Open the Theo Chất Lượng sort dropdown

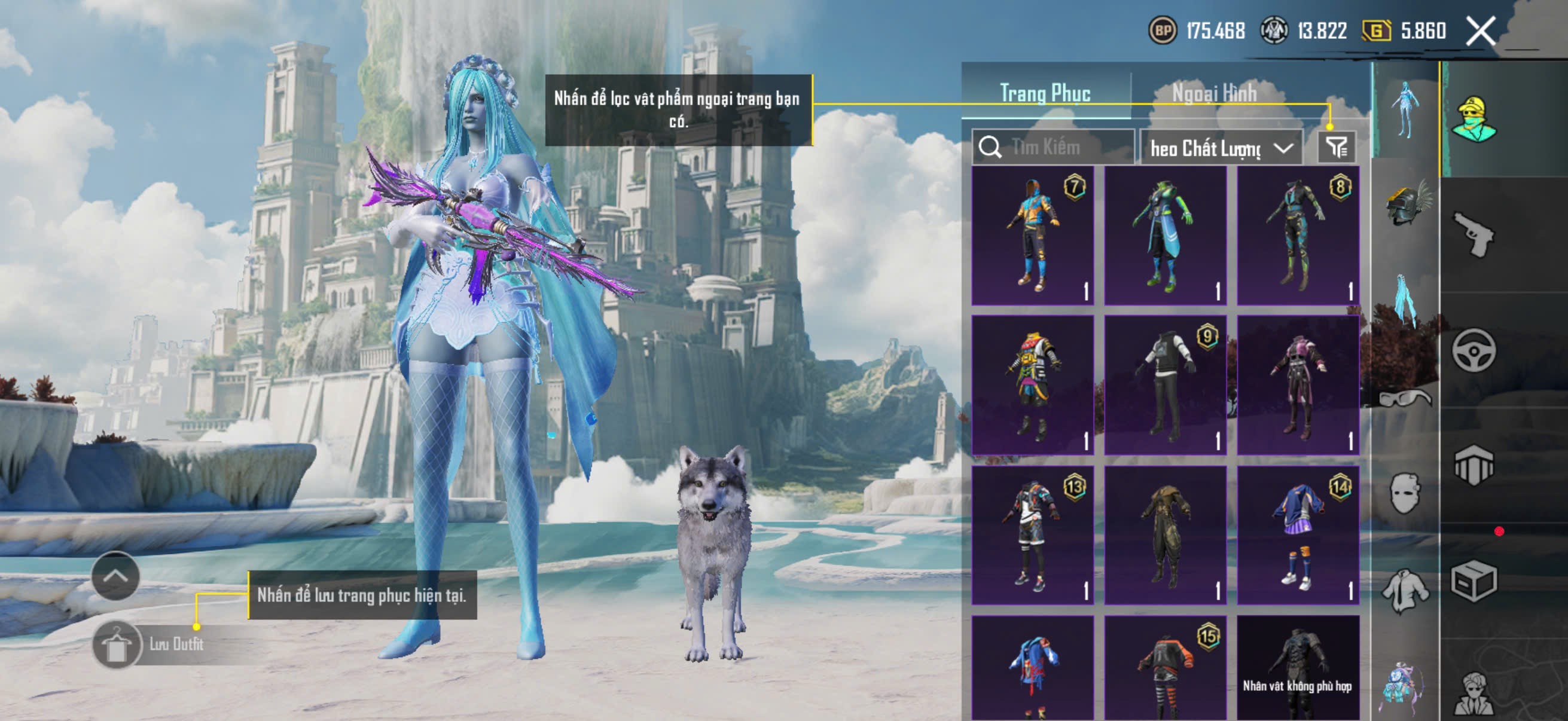click(1221, 148)
